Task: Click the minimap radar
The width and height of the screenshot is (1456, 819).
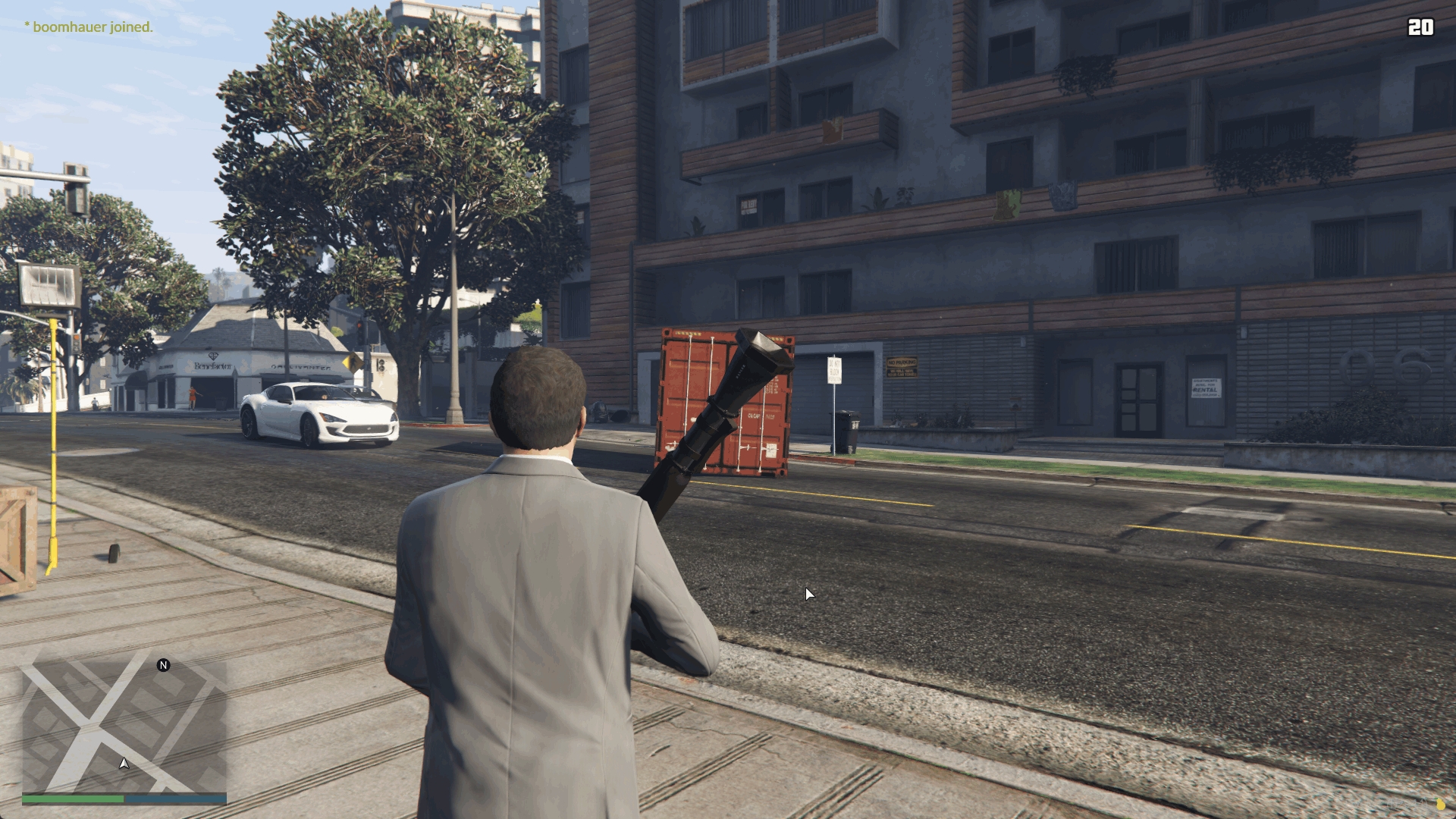Action: coord(124,726)
